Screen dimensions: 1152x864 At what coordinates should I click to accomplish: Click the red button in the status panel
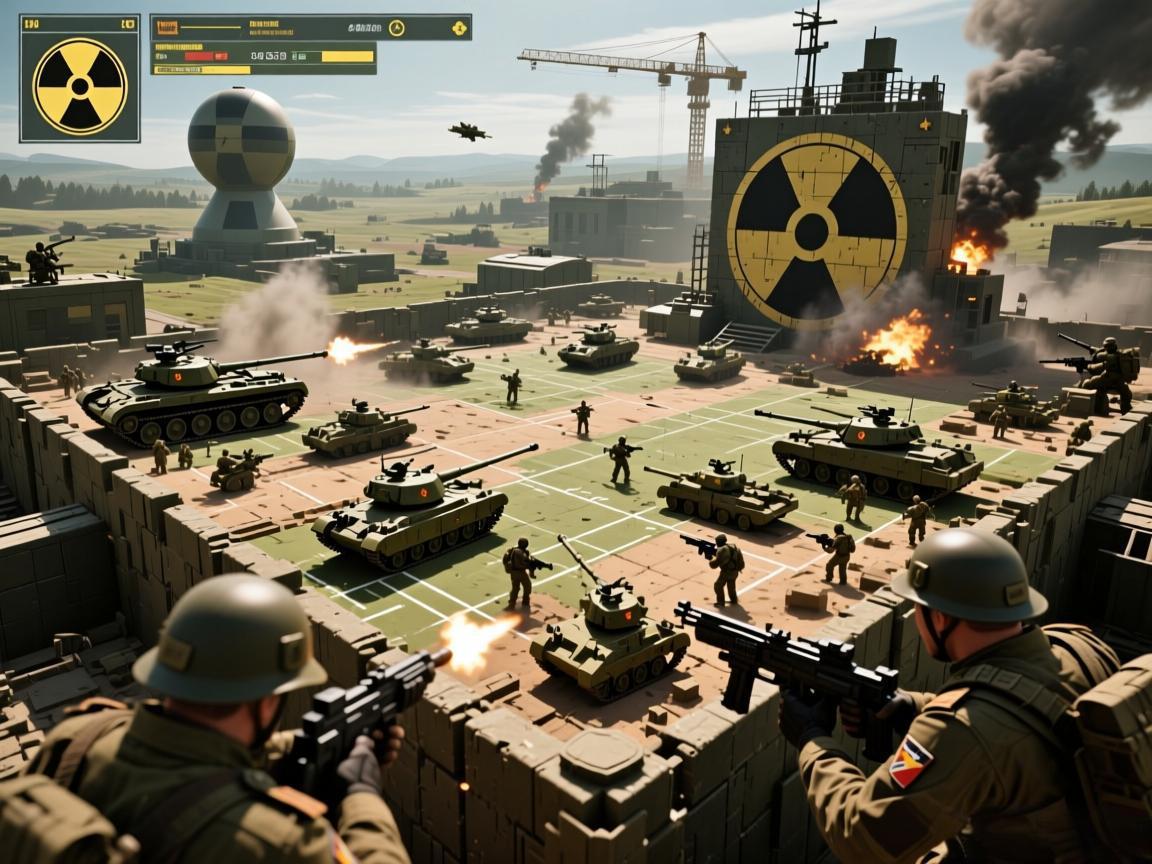(x=200, y=57)
